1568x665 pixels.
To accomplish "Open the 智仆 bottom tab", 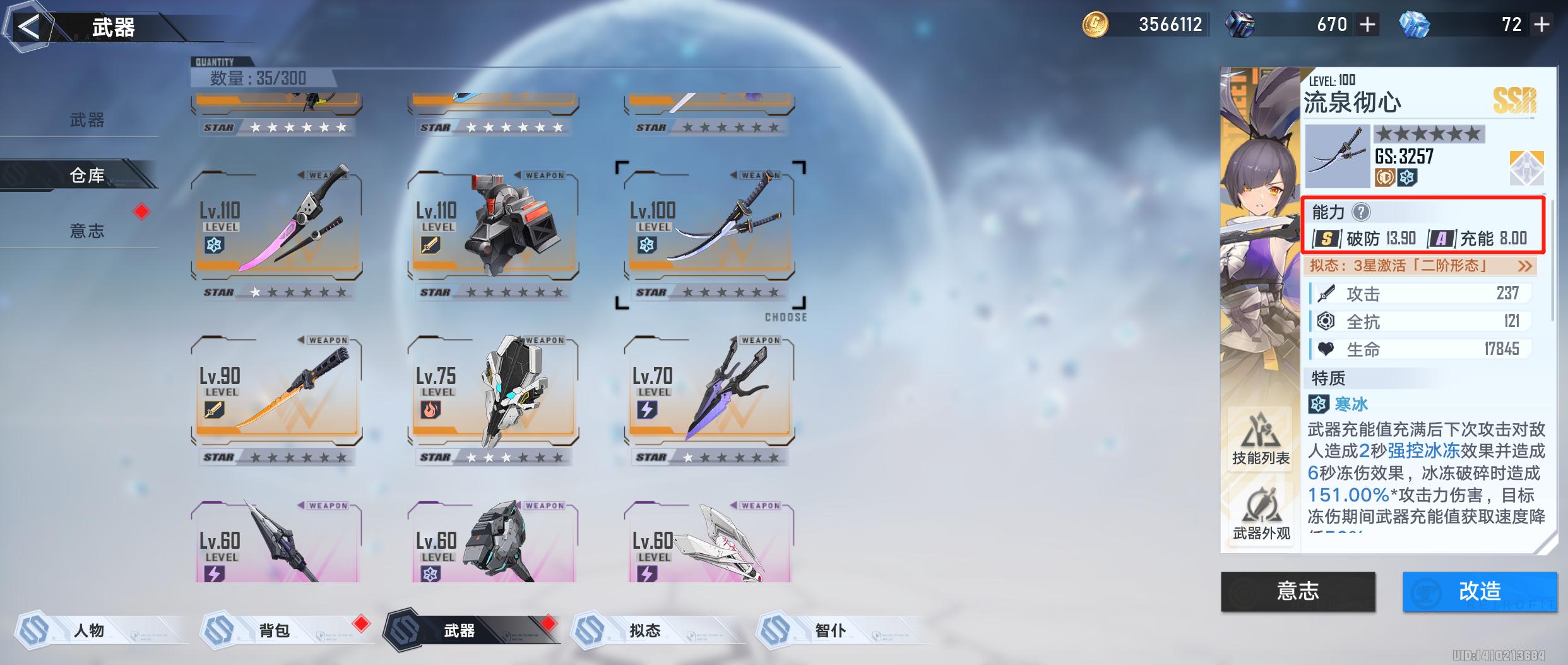I will pyautogui.click(x=830, y=630).
